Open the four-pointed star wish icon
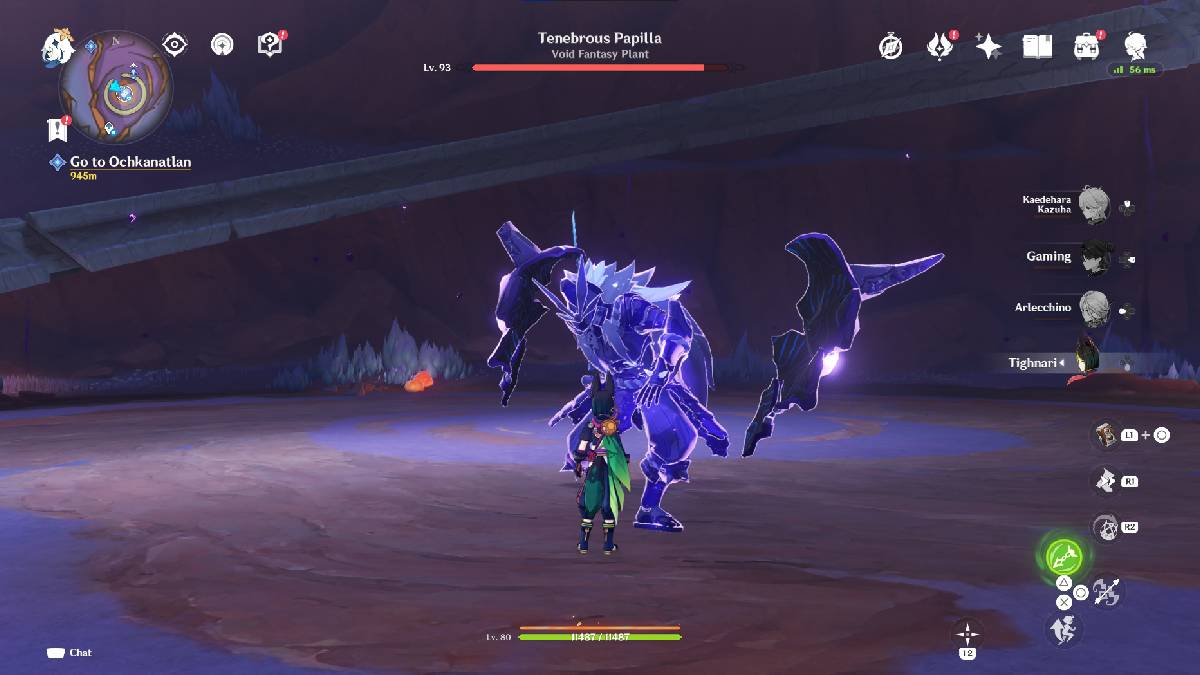 988,46
